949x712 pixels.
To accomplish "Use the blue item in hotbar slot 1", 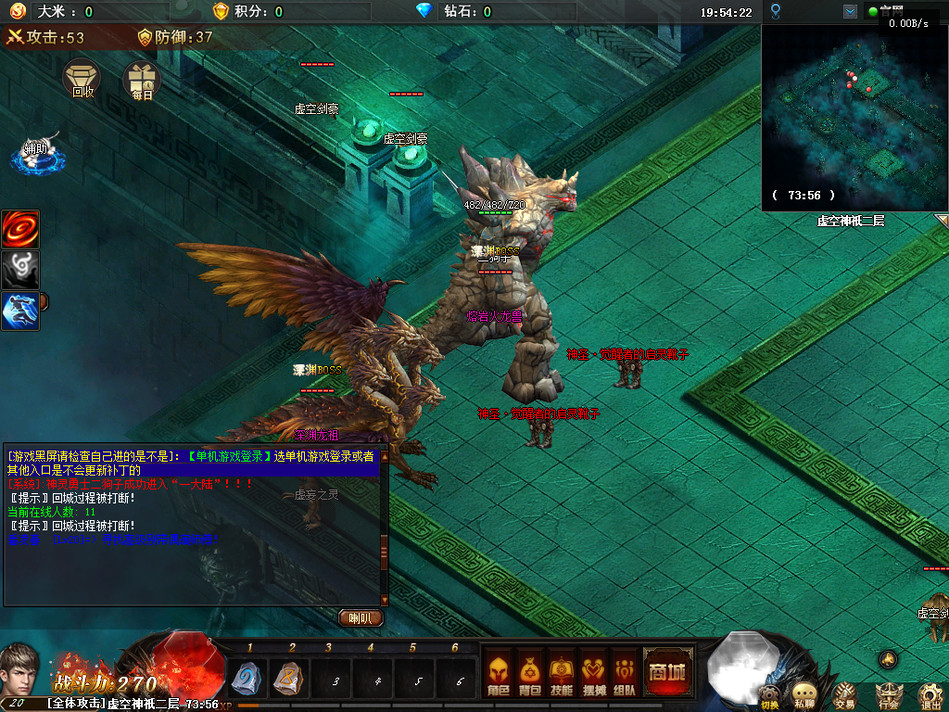I will [245, 679].
